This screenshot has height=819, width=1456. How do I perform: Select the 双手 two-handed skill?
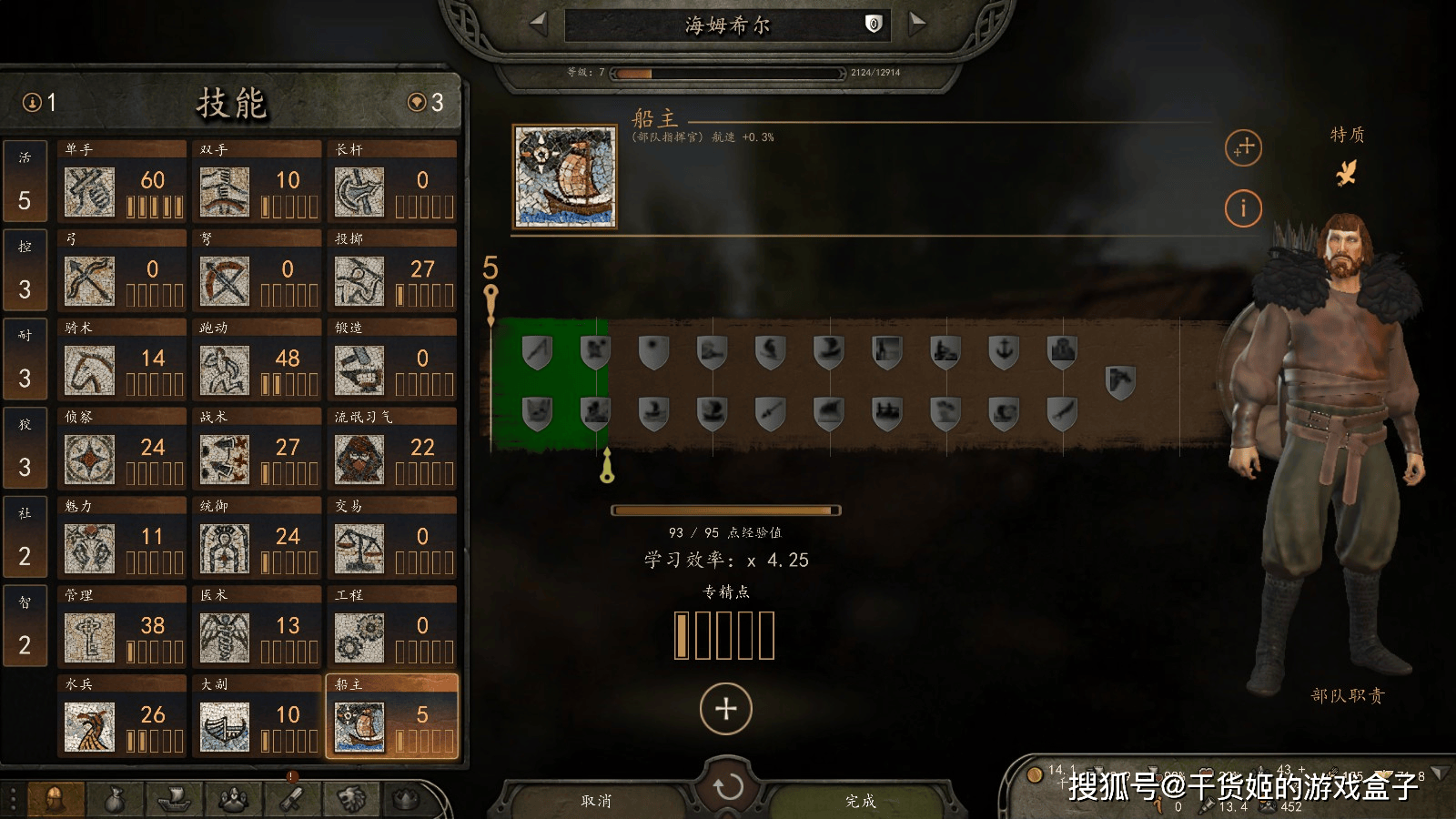257,182
